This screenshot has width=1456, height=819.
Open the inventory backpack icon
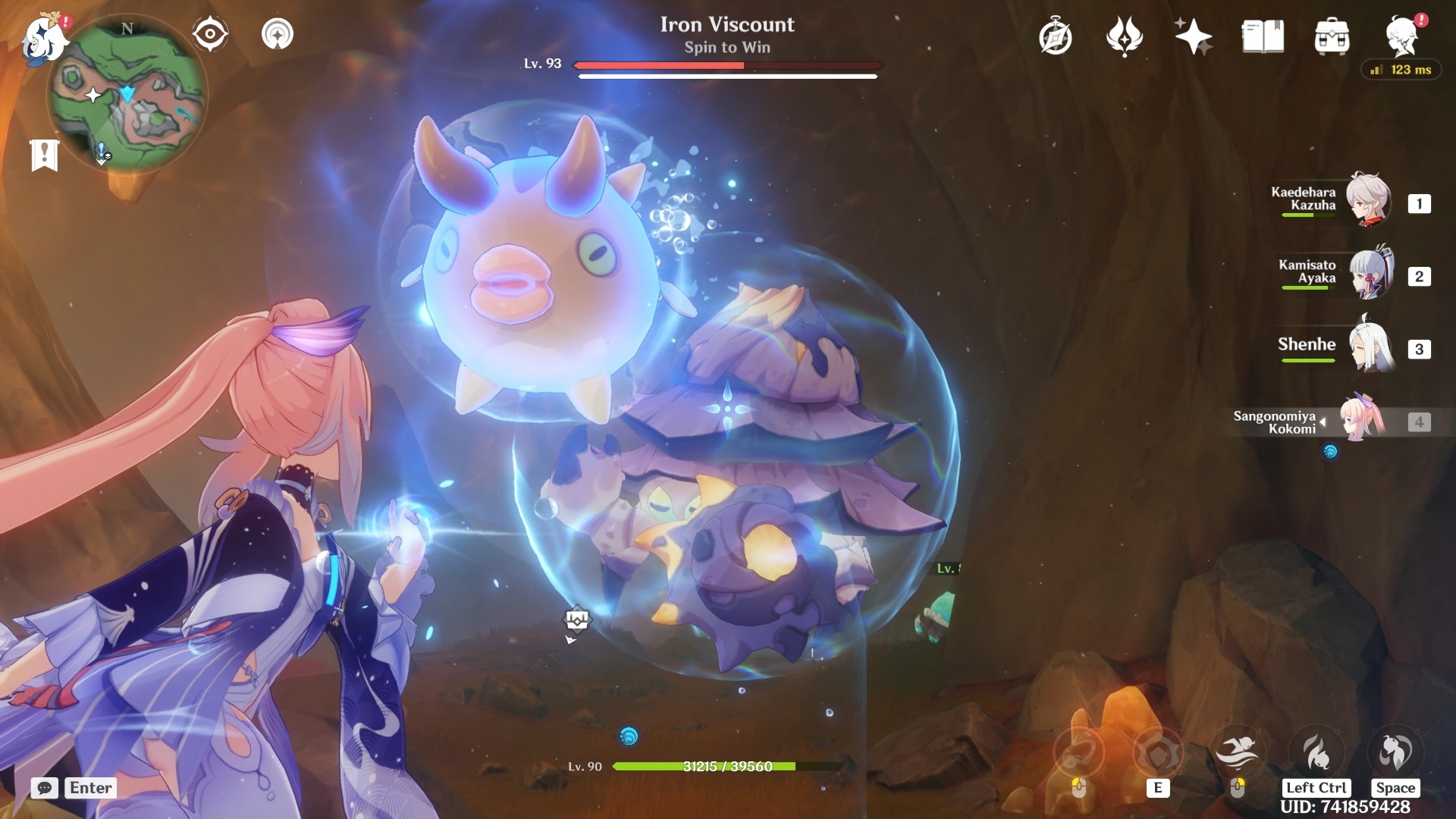(1332, 36)
